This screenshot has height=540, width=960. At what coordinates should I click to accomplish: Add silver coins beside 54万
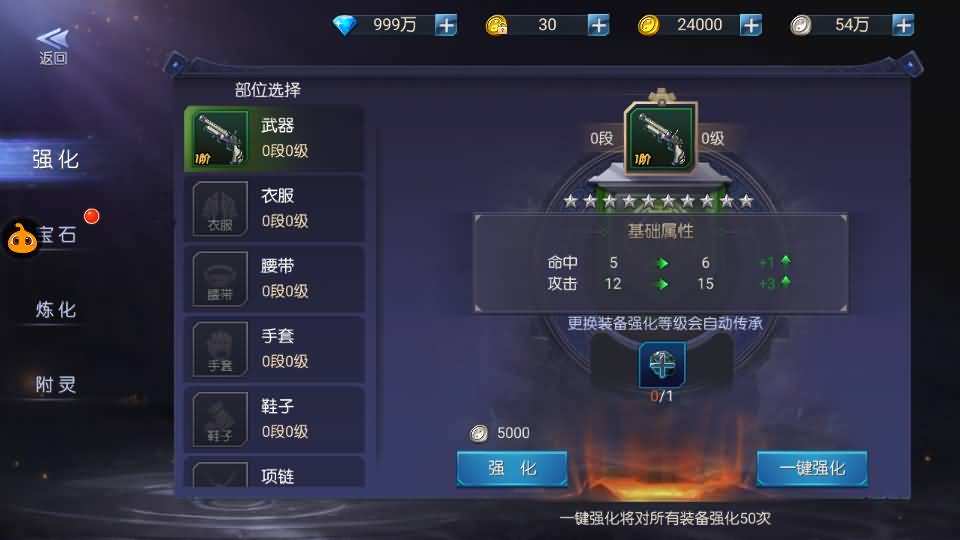pyautogui.click(x=903, y=25)
